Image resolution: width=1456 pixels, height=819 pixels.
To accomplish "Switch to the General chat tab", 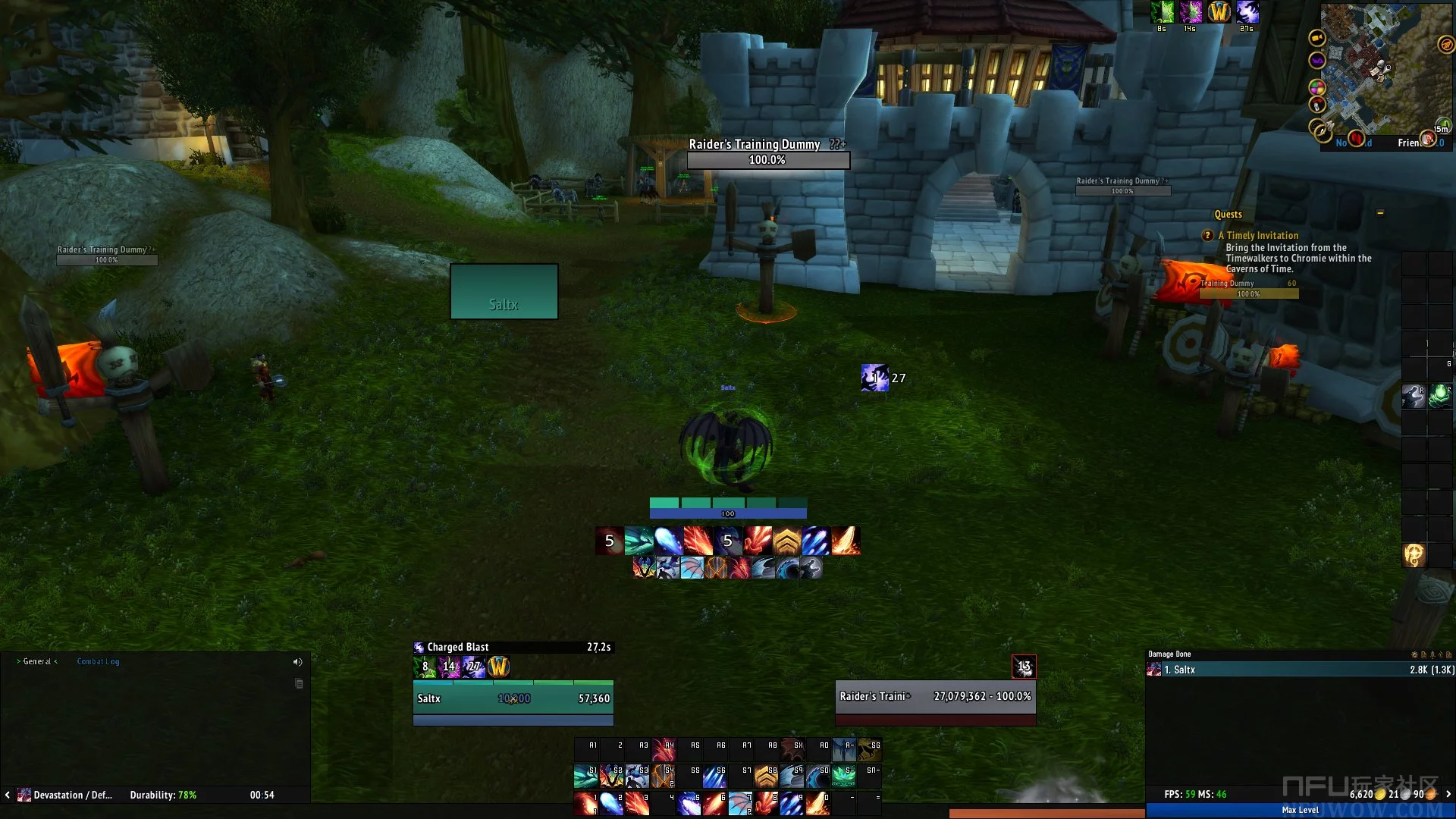I will pyautogui.click(x=37, y=661).
